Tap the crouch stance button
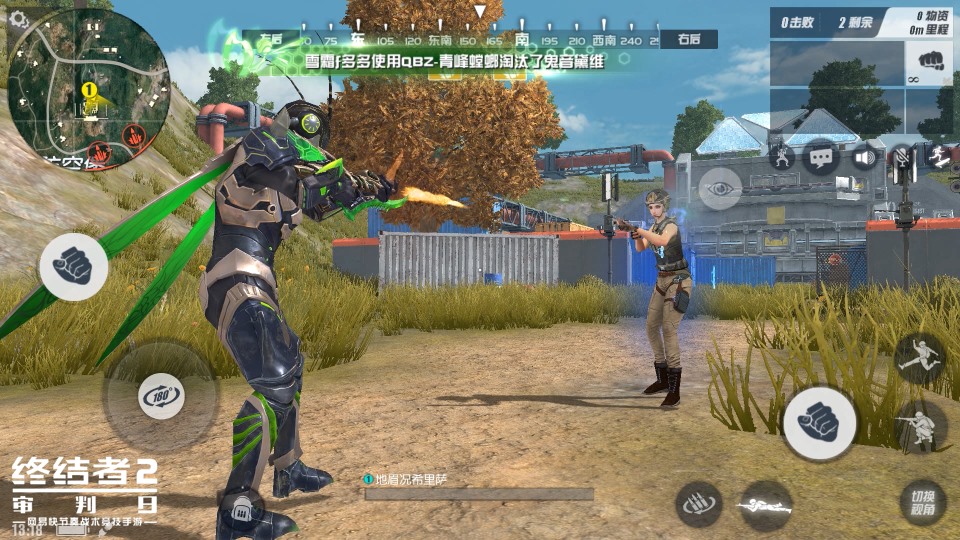Viewport: 960px width, 540px height. point(921,427)
